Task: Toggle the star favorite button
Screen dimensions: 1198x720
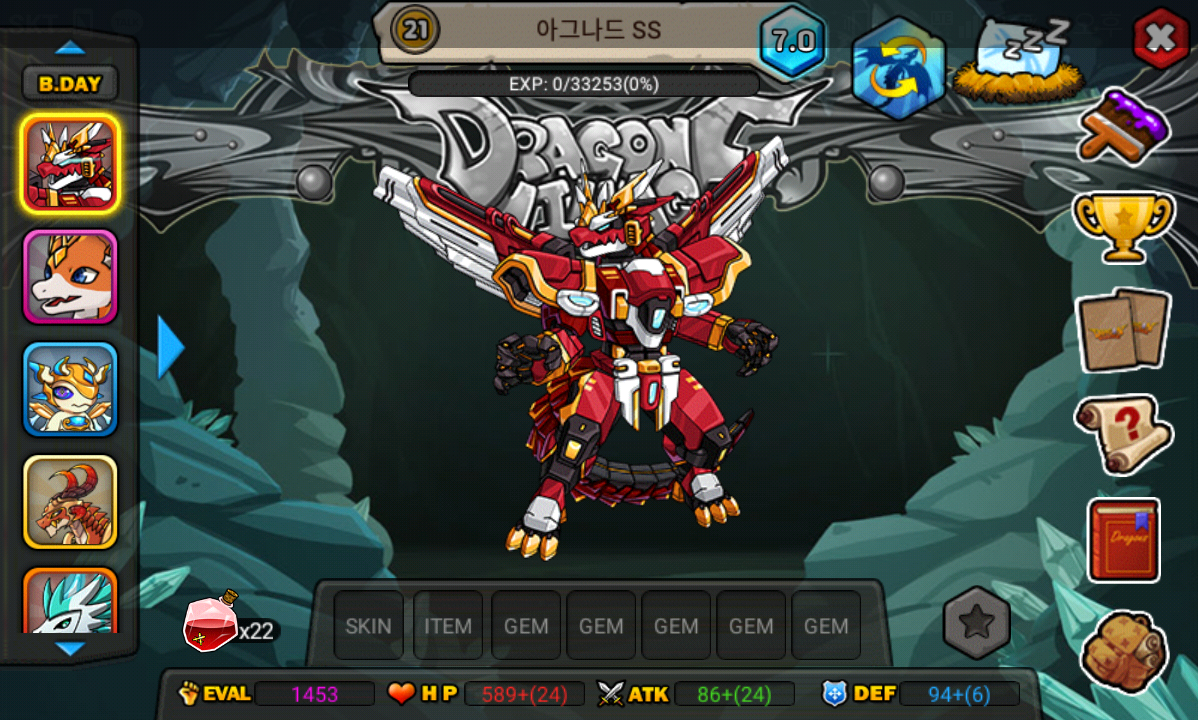Action: [976, 622]
